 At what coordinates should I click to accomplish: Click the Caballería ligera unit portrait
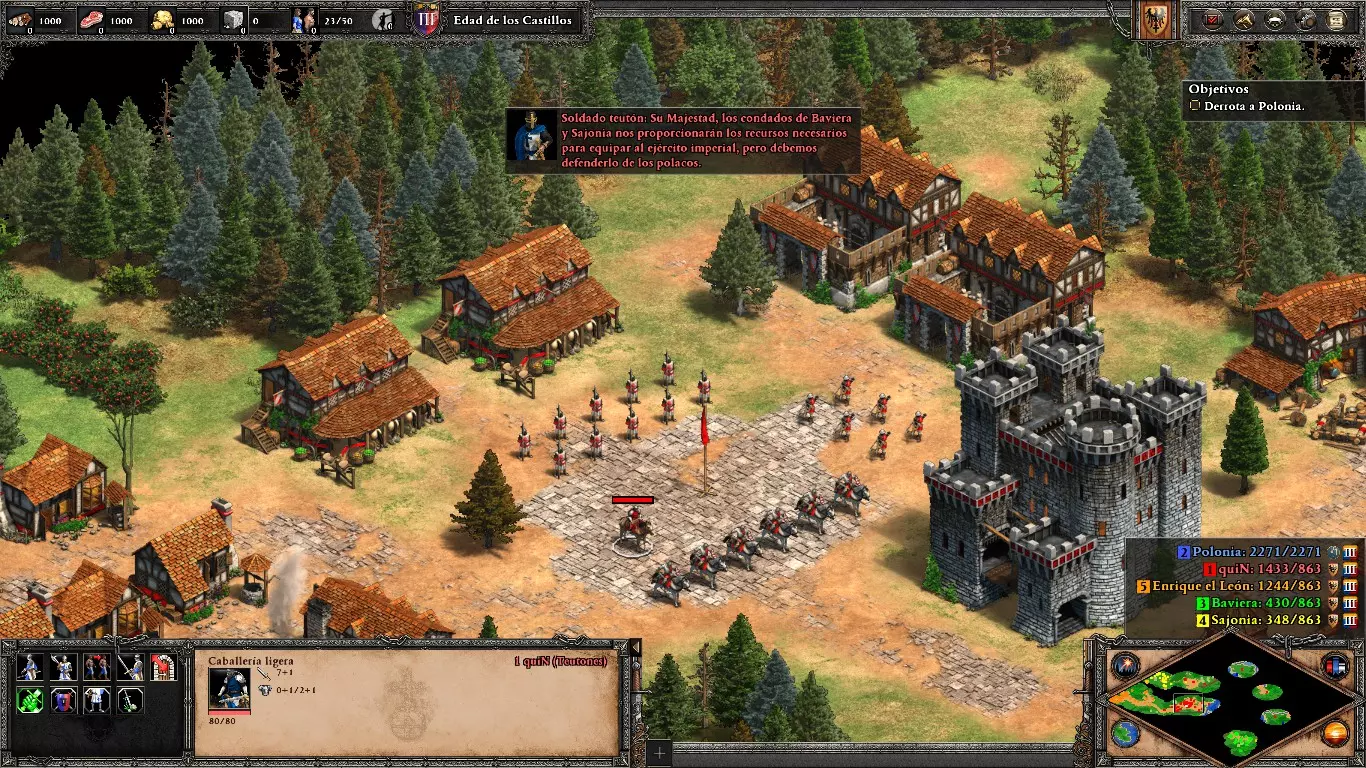click(228, 687)
